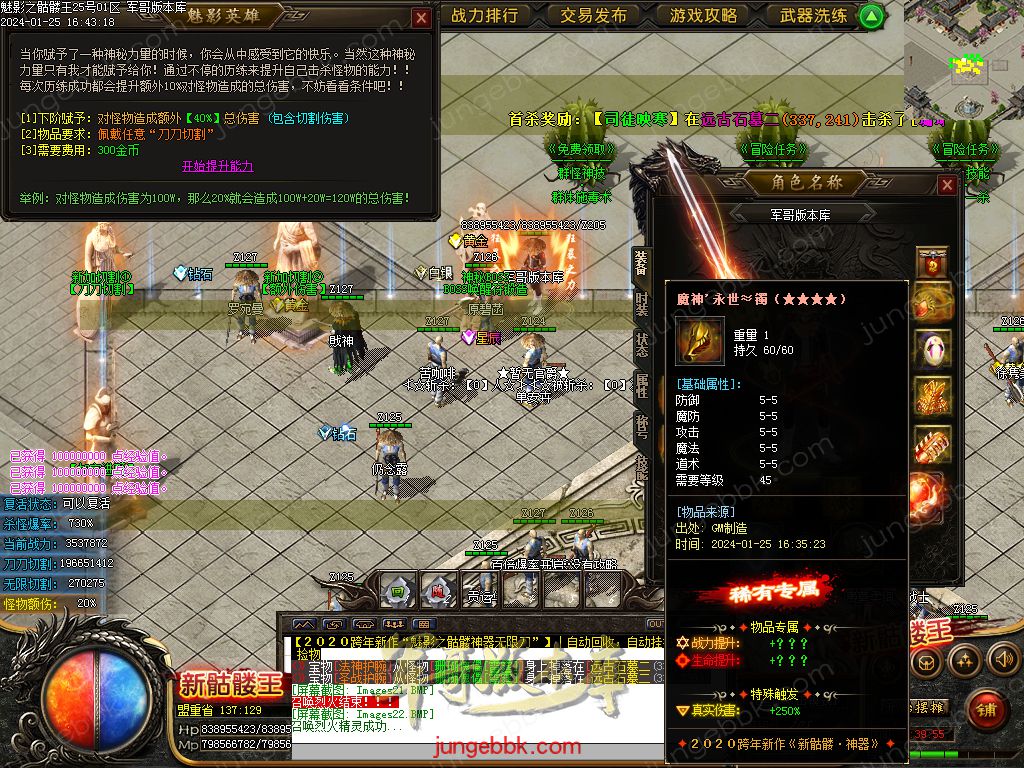Image resolution: width=1024 pixels, height=768 pixels.
Task: Switch to the 装备 equipment tab
Action: [641, 263]
